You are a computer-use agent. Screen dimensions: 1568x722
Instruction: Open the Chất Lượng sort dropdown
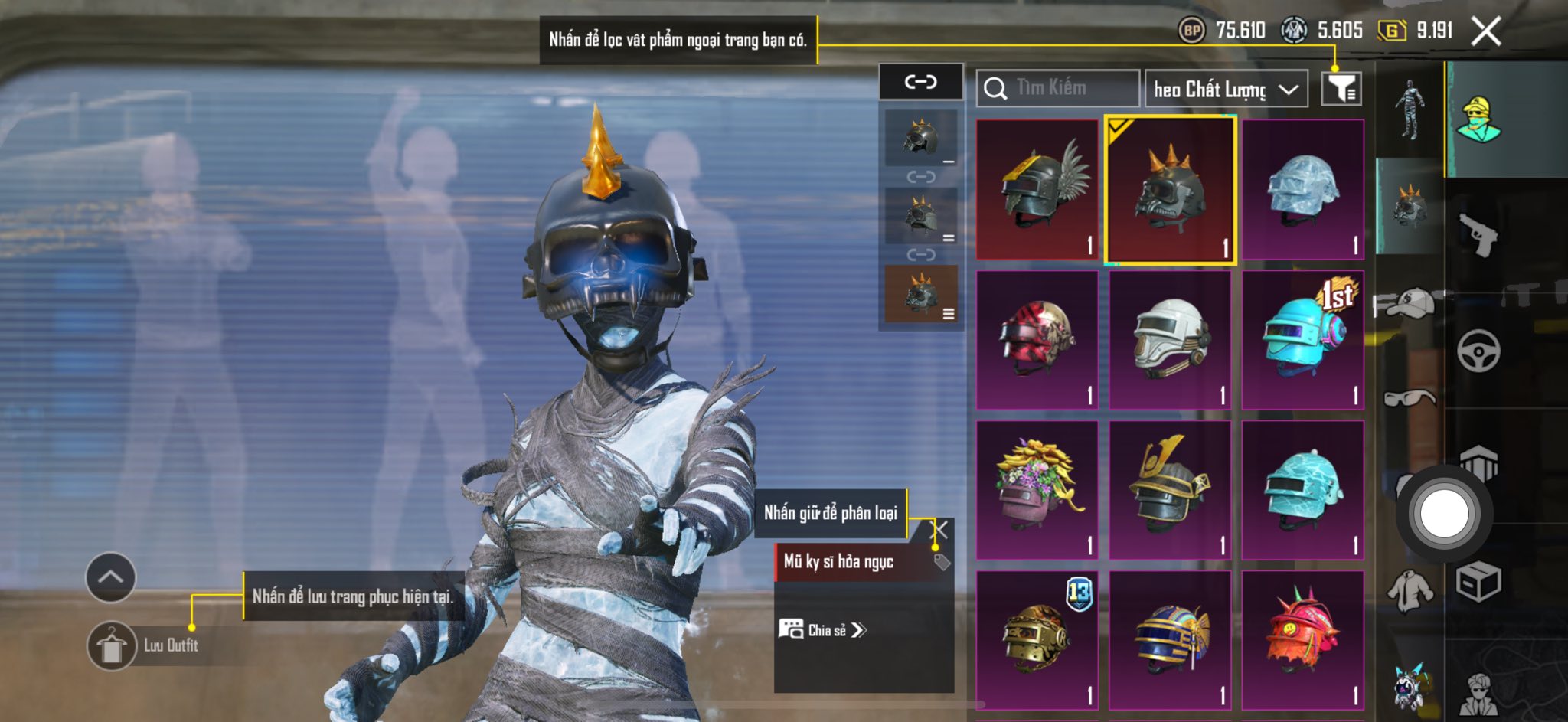(x=1225, y=90)
